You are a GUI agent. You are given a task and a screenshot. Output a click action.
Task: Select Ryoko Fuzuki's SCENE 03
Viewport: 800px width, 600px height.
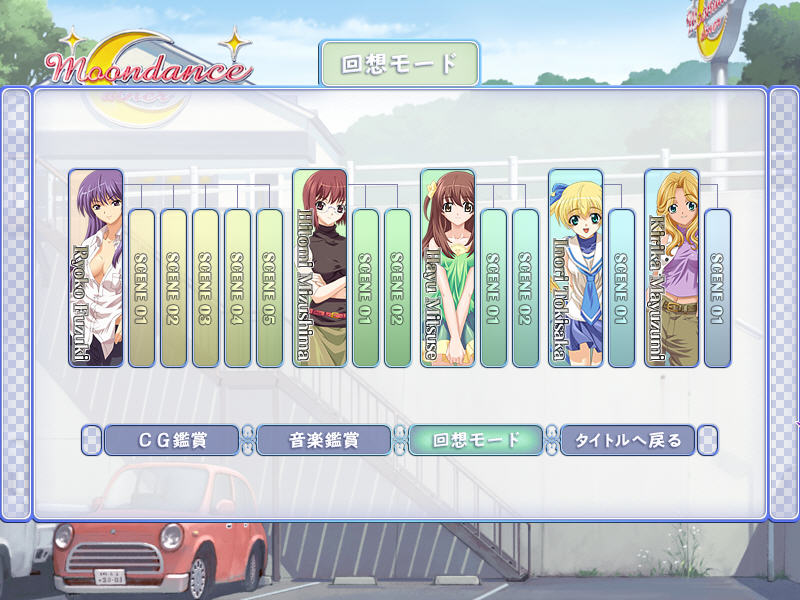(x=205, y=288)
